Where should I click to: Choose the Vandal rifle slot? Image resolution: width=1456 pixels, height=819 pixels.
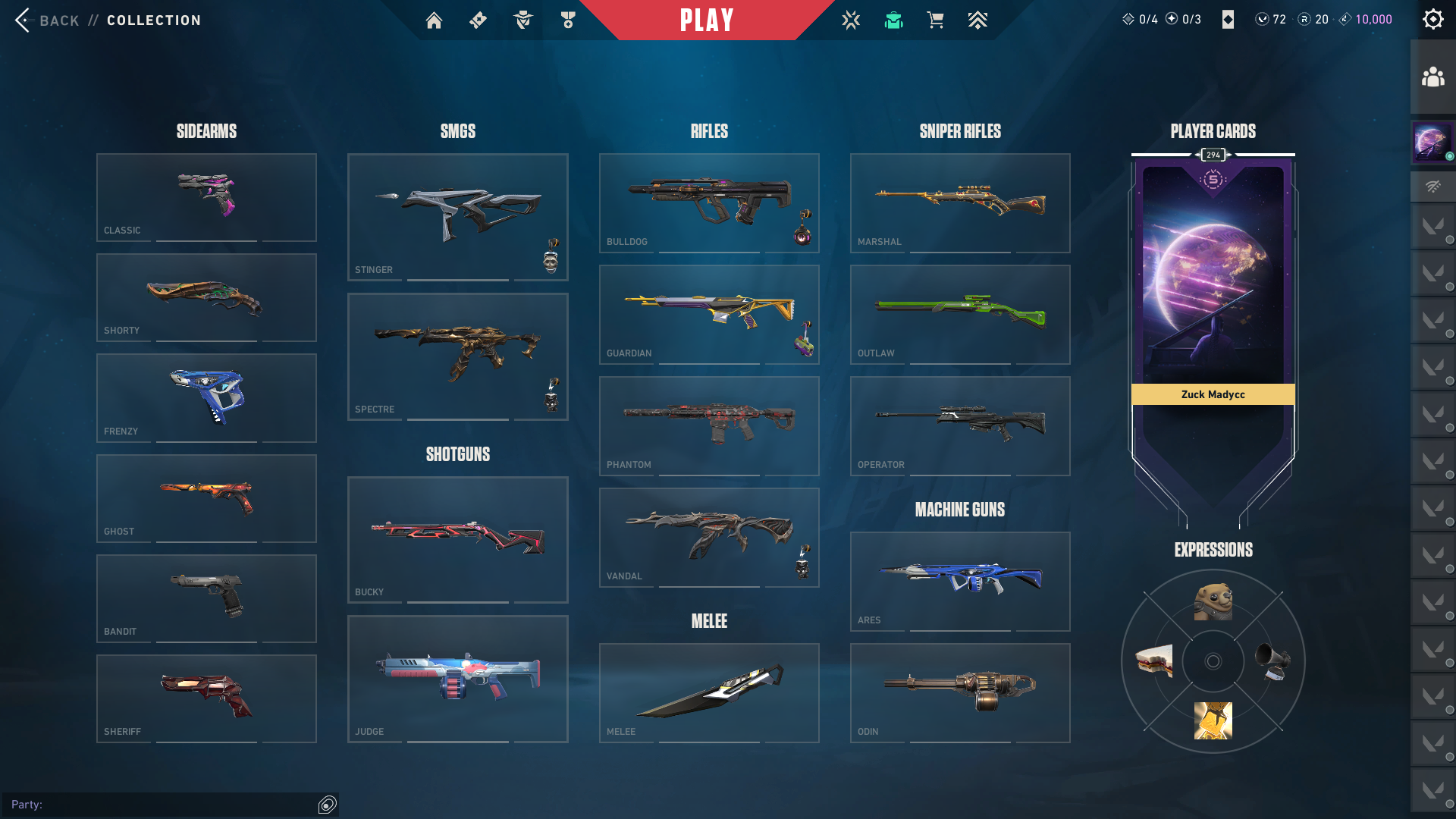click(709, 537)
